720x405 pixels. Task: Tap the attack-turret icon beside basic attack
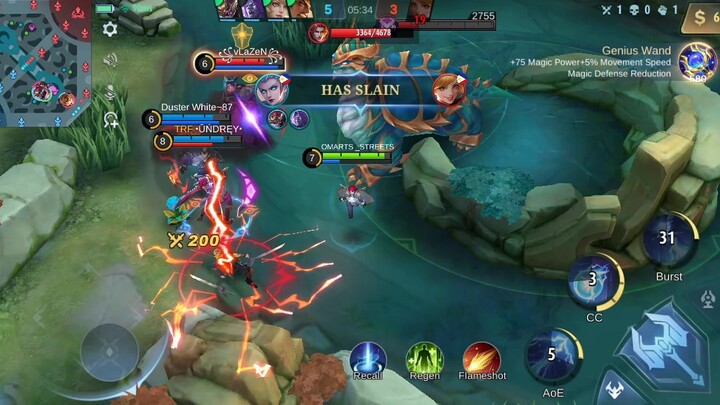pos(709,299)
